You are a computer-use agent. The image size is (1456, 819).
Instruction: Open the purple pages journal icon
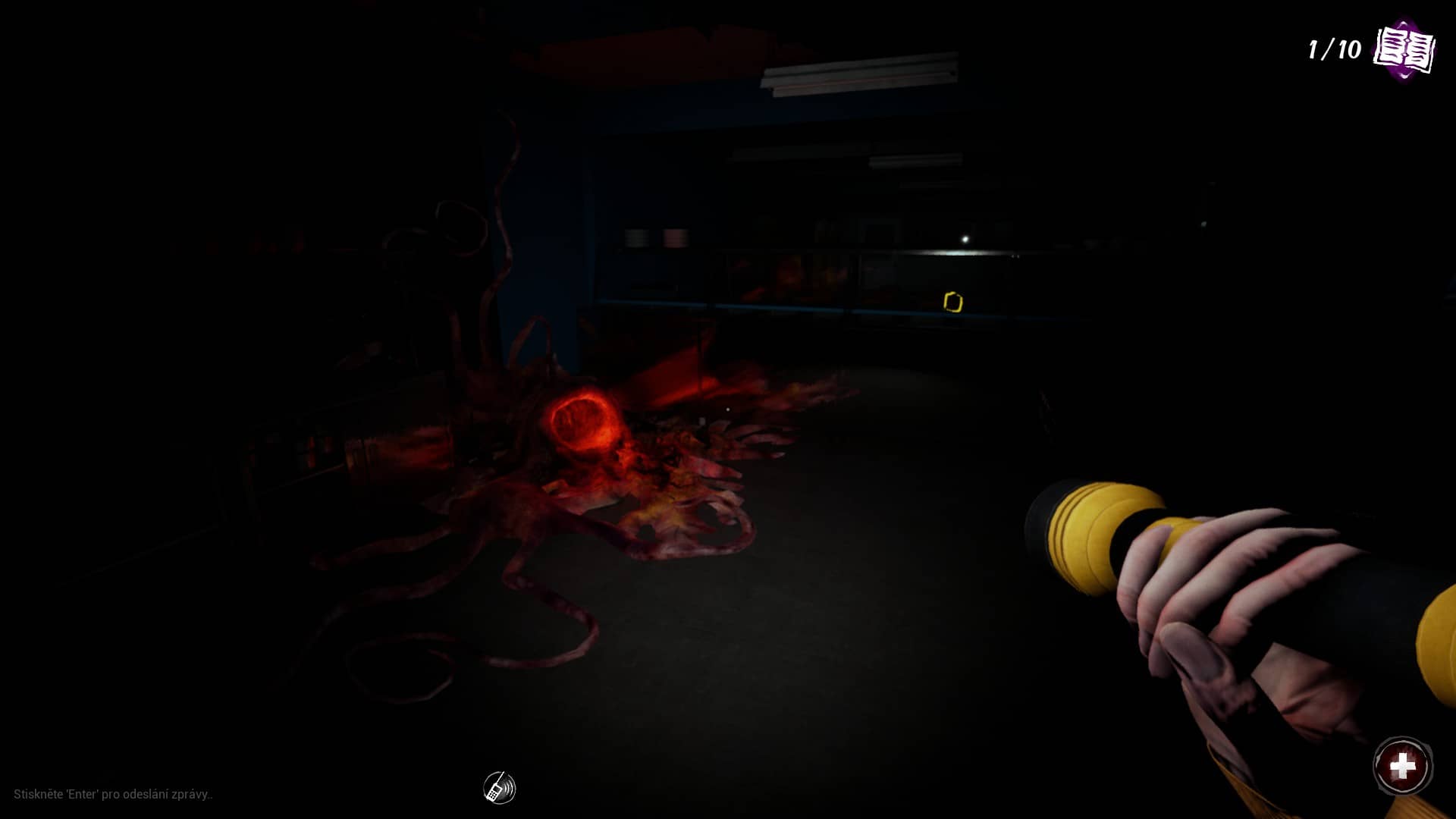pyautogui.click(x=1404, y=50)
